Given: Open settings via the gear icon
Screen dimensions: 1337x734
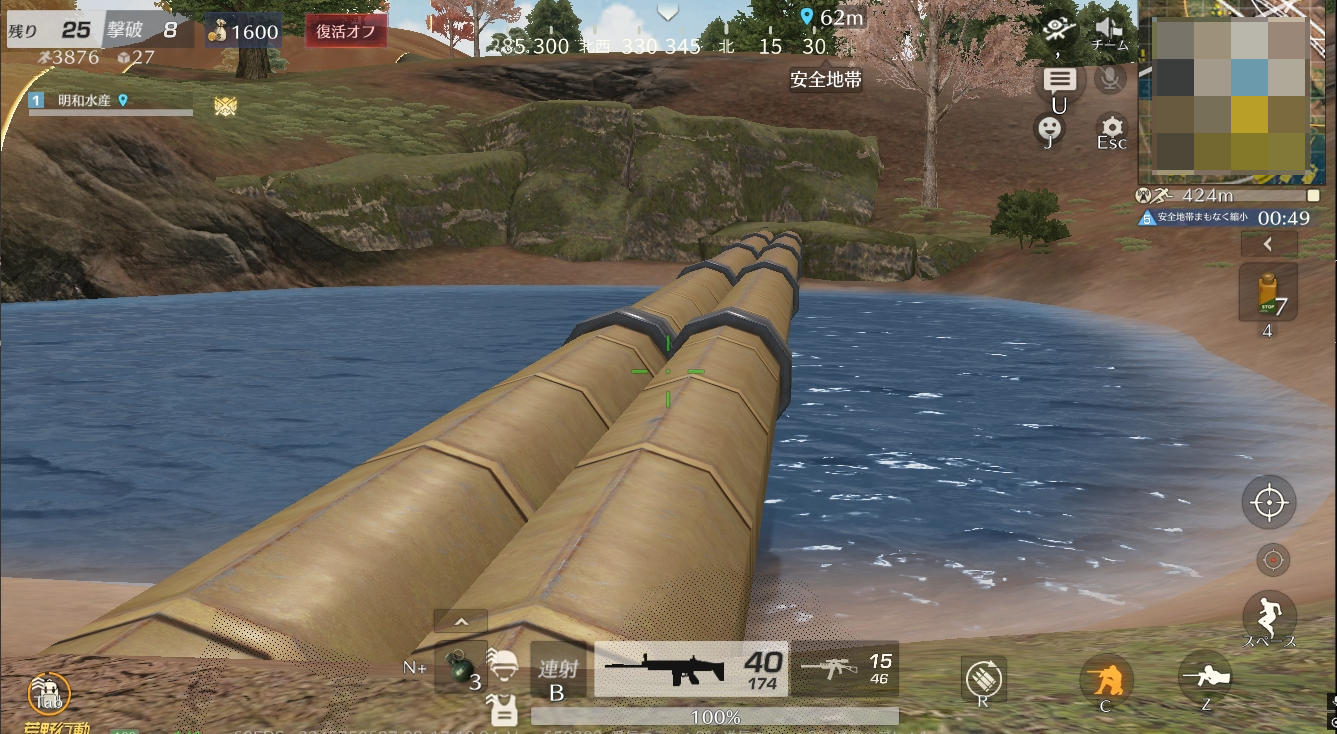Looking at the screenshot, I should [x=1111, y=127].
